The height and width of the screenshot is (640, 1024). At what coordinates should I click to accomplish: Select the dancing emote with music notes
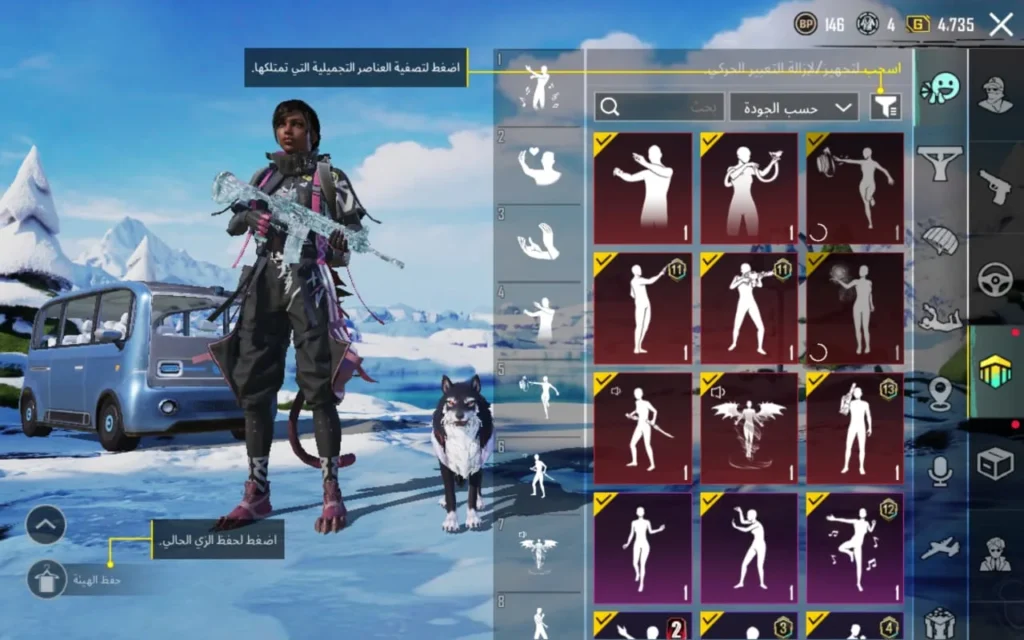pyautogui.click(x=855, y=547)
